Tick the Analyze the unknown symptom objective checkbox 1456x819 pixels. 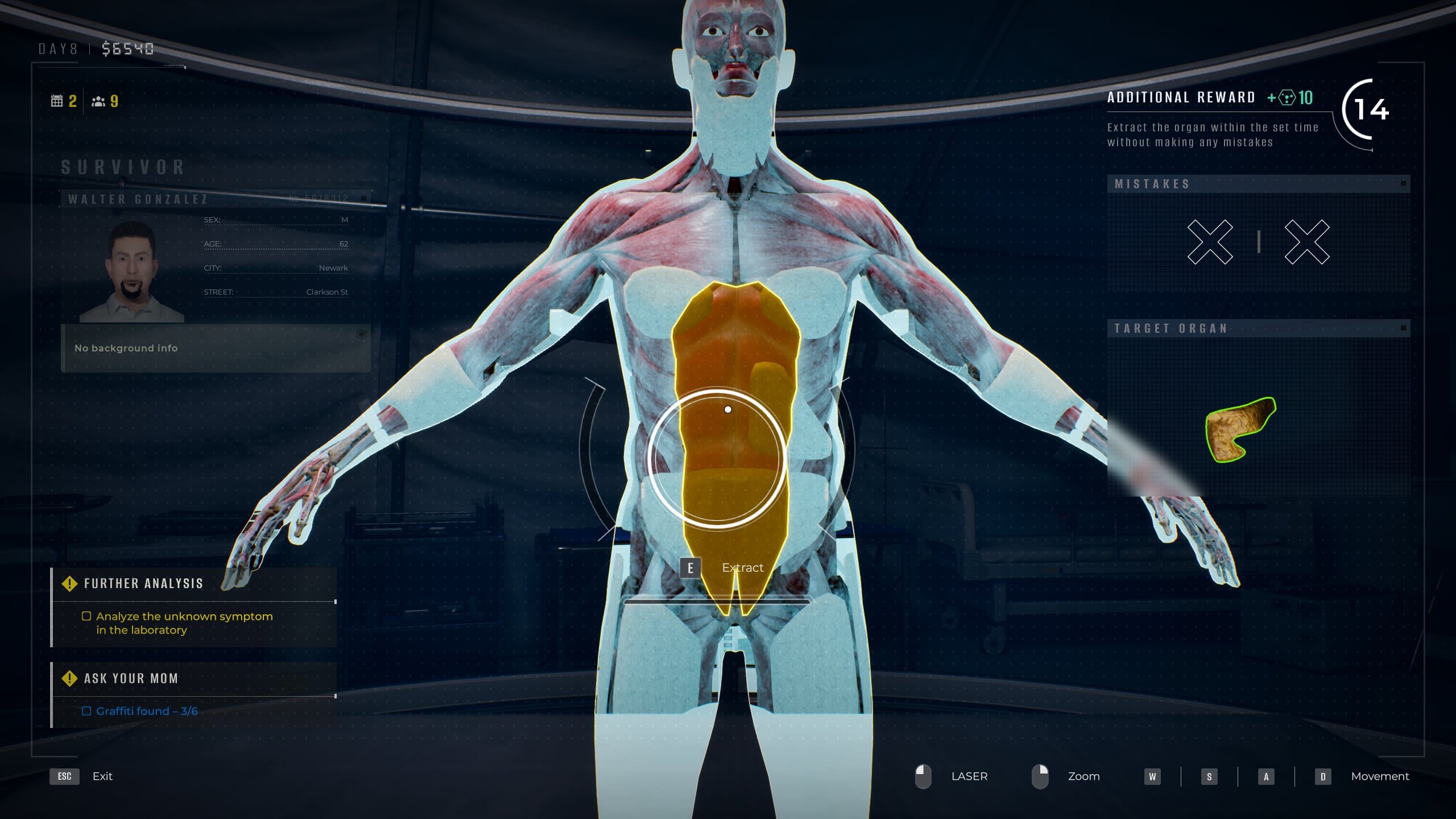click(x=86, y=616)
